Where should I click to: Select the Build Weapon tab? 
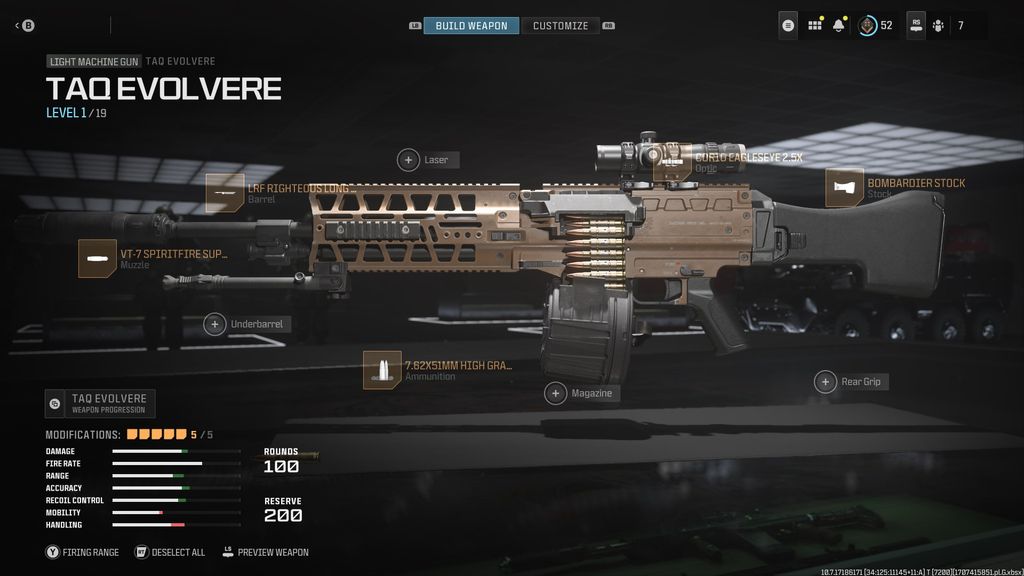click(471, 25)
